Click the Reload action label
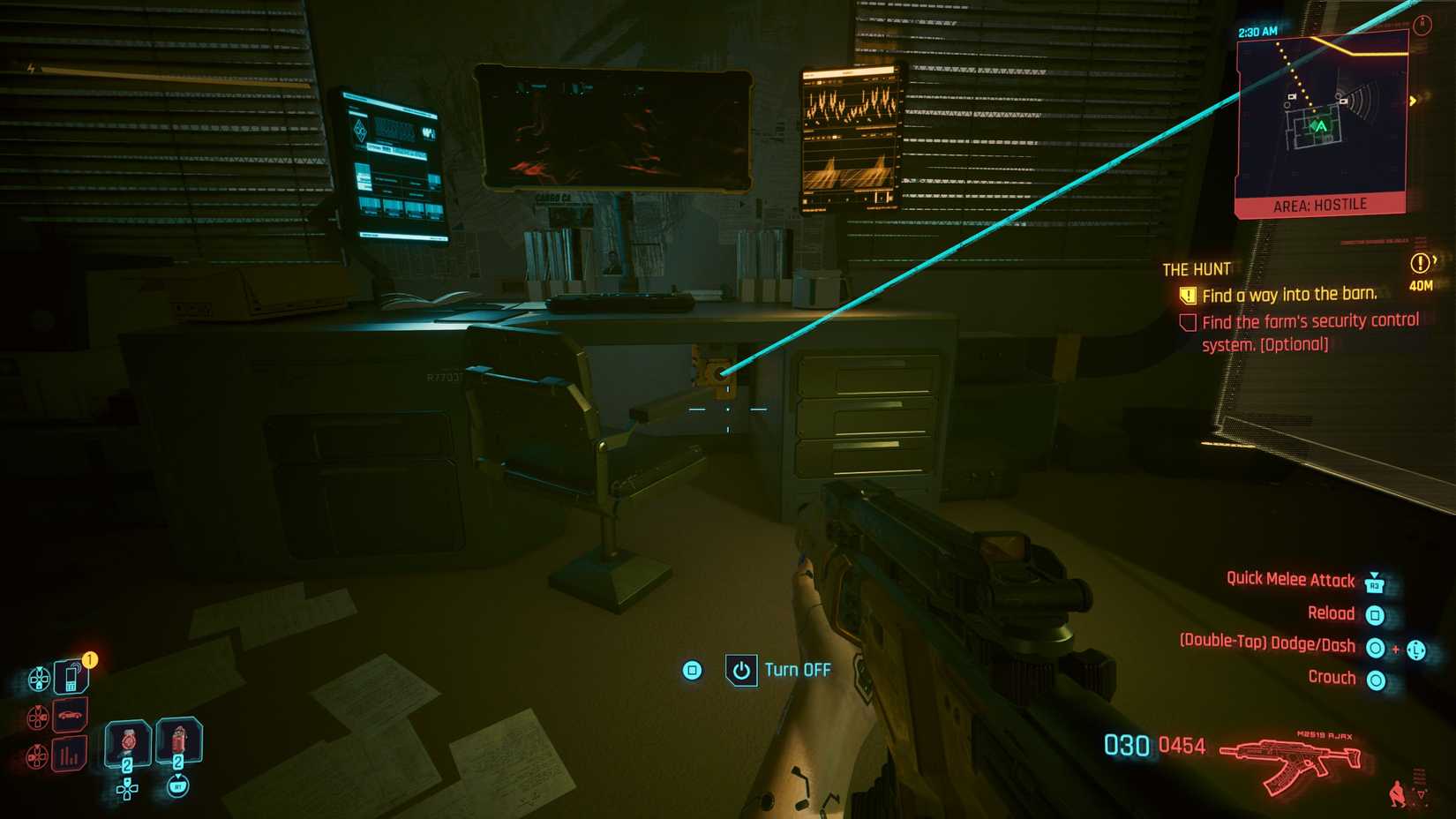 (1332, 612)
